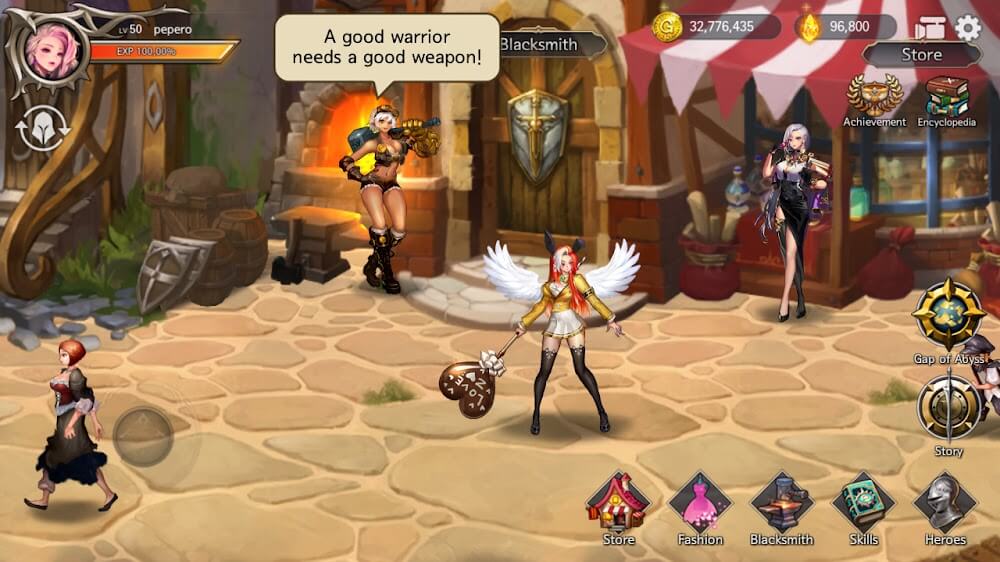Activate the video camera icon
Viewport: 1000px width, 562px height.
930,27
